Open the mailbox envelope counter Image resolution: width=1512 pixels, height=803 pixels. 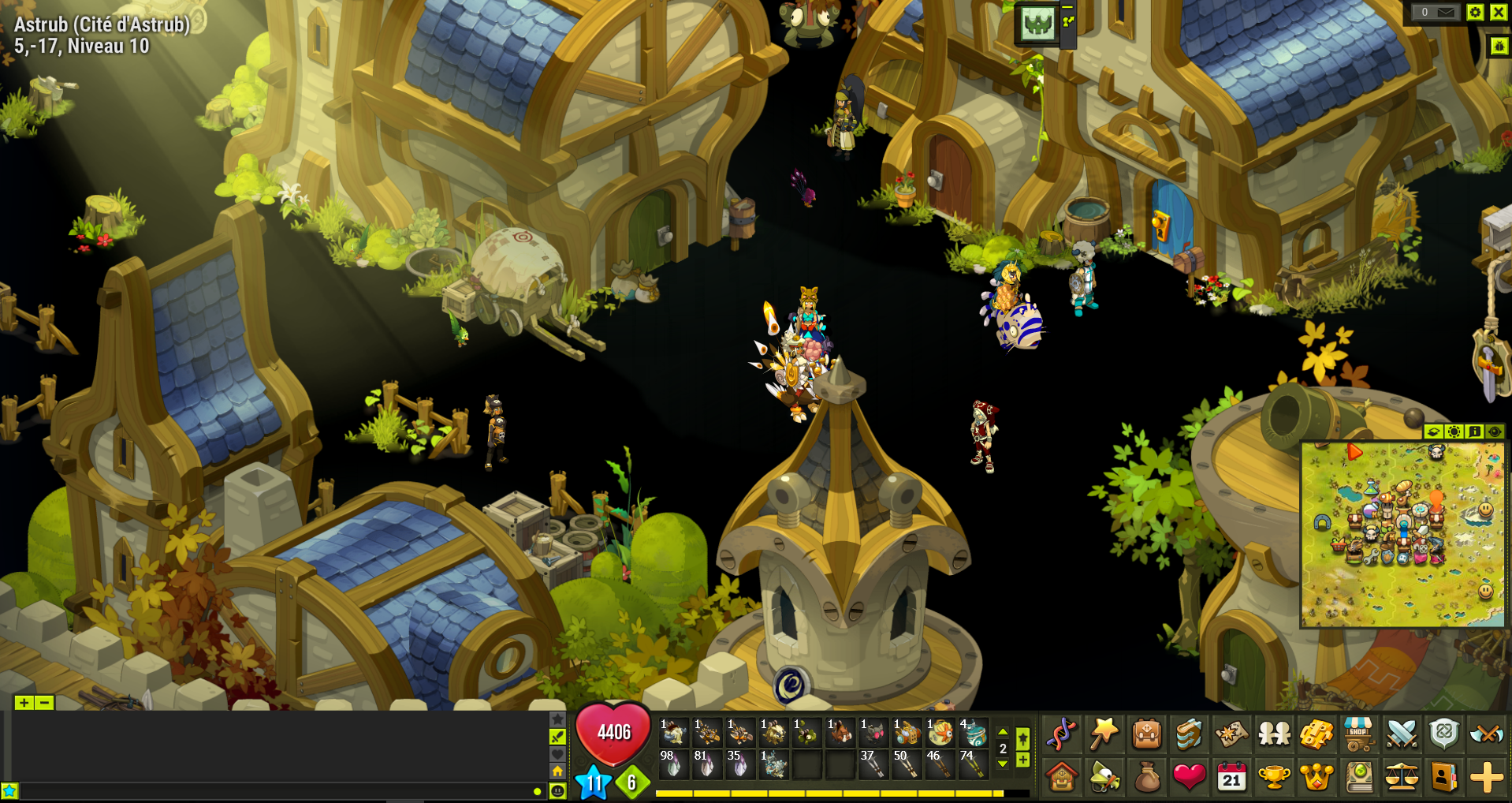[x=1436, y=12]
